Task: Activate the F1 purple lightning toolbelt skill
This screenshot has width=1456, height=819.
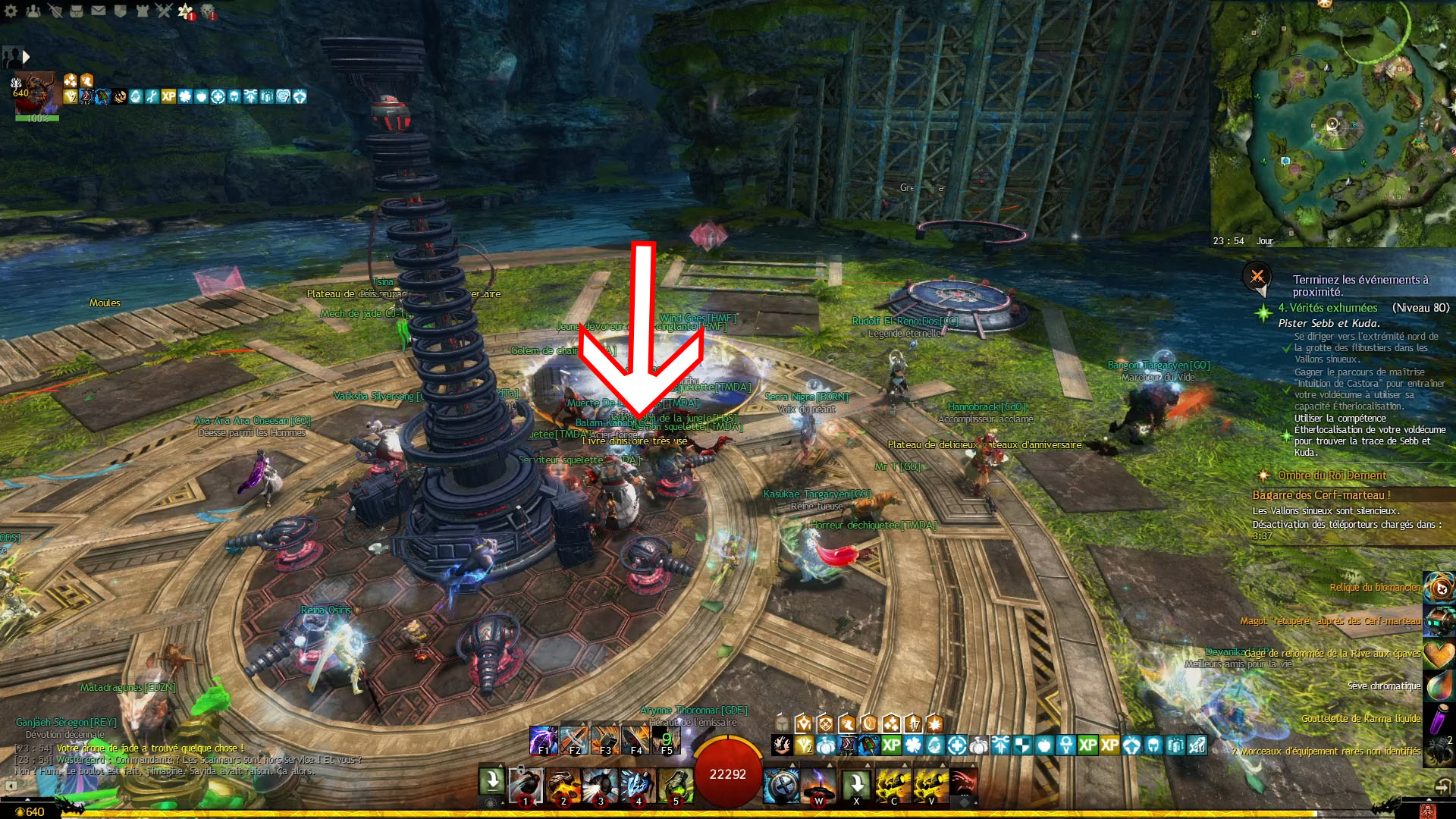Action: pos(543,739)
